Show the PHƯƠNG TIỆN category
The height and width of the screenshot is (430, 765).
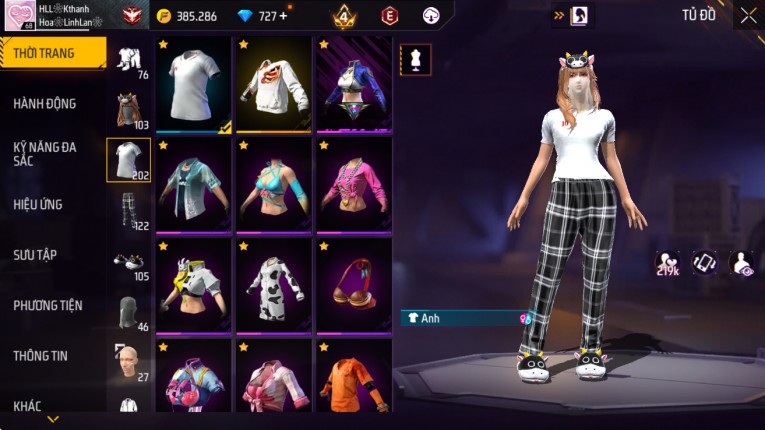[x=48, y=305]
